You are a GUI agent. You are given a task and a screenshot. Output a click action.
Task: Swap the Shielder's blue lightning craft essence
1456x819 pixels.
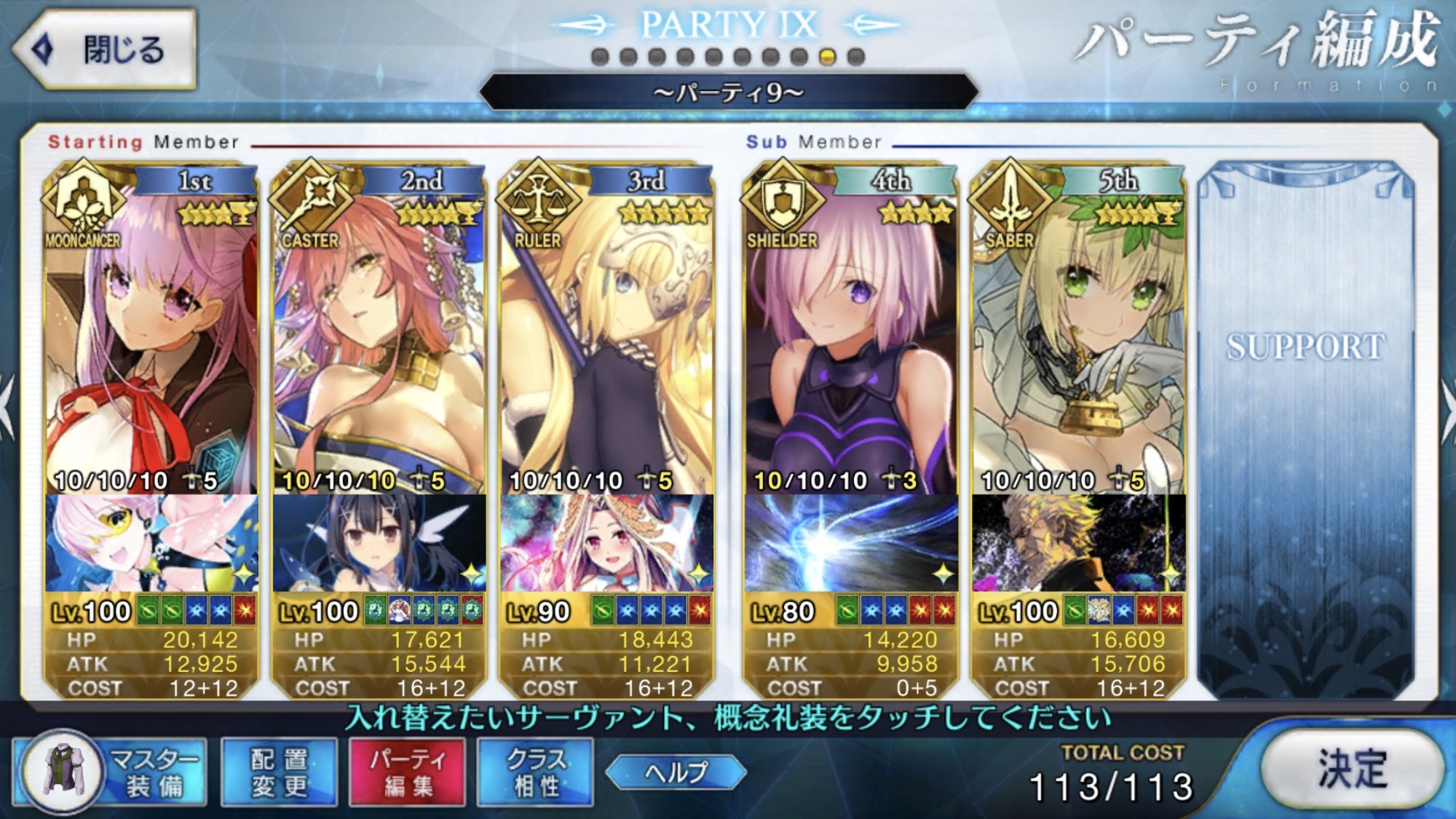point(850,543)
